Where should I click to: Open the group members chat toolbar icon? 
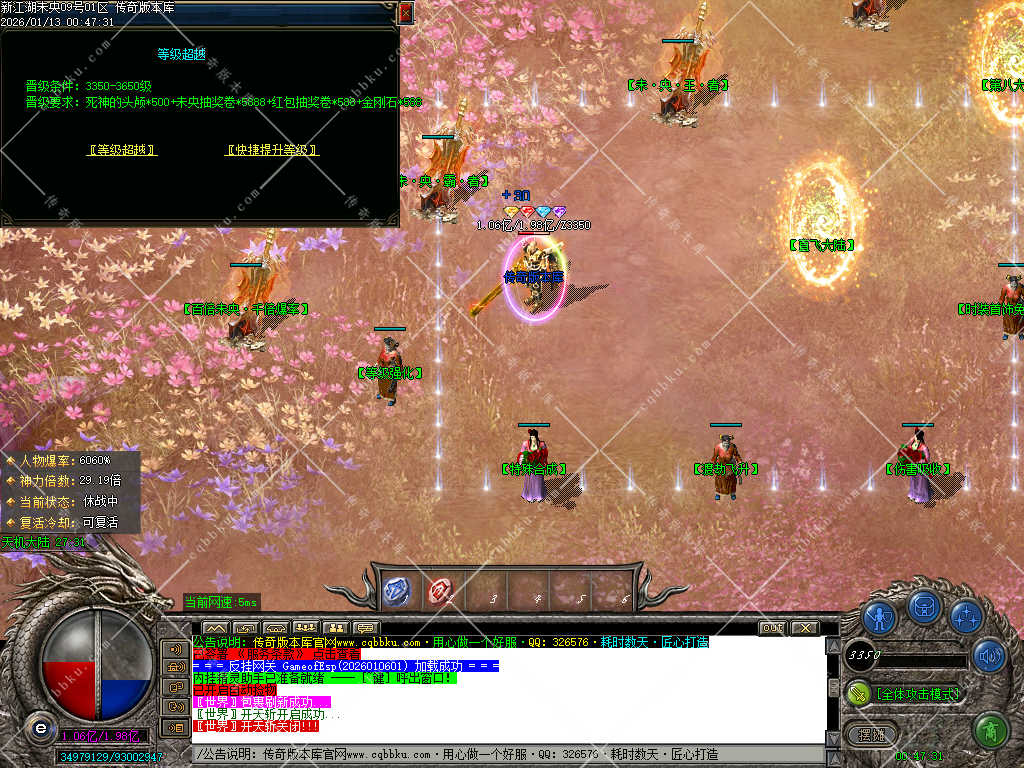click(305, 628)
